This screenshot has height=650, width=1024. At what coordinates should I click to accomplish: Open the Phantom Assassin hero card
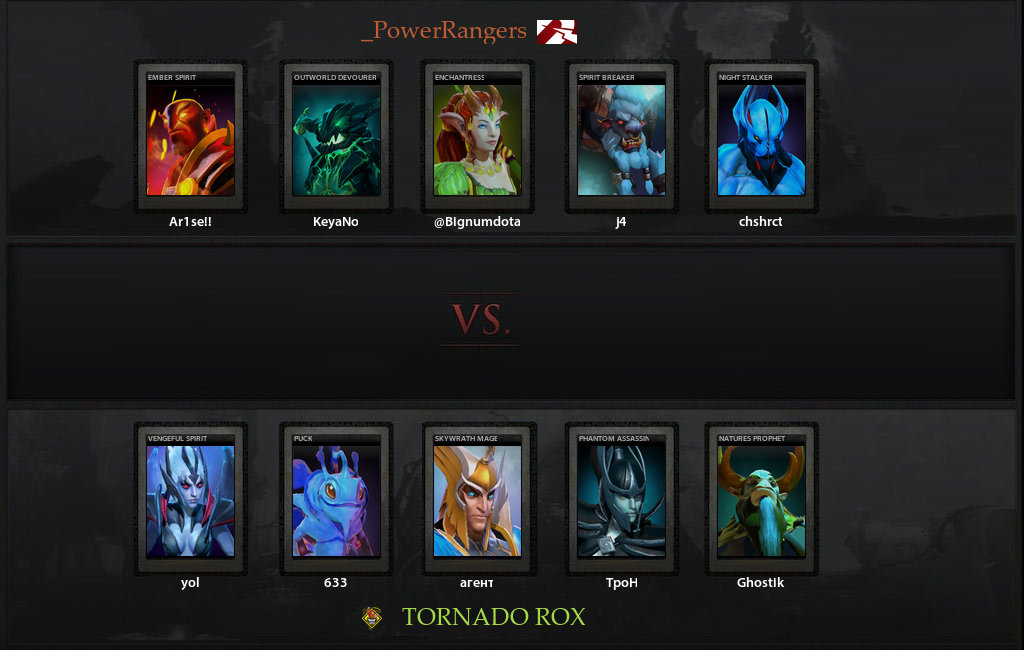click(x=621, y=500)
